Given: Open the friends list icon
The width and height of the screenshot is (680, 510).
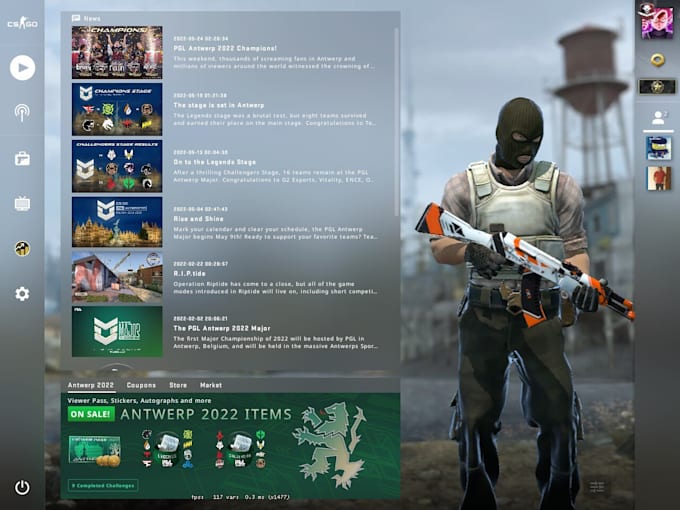Looking at the screenshot, I should tap(657, 117).
